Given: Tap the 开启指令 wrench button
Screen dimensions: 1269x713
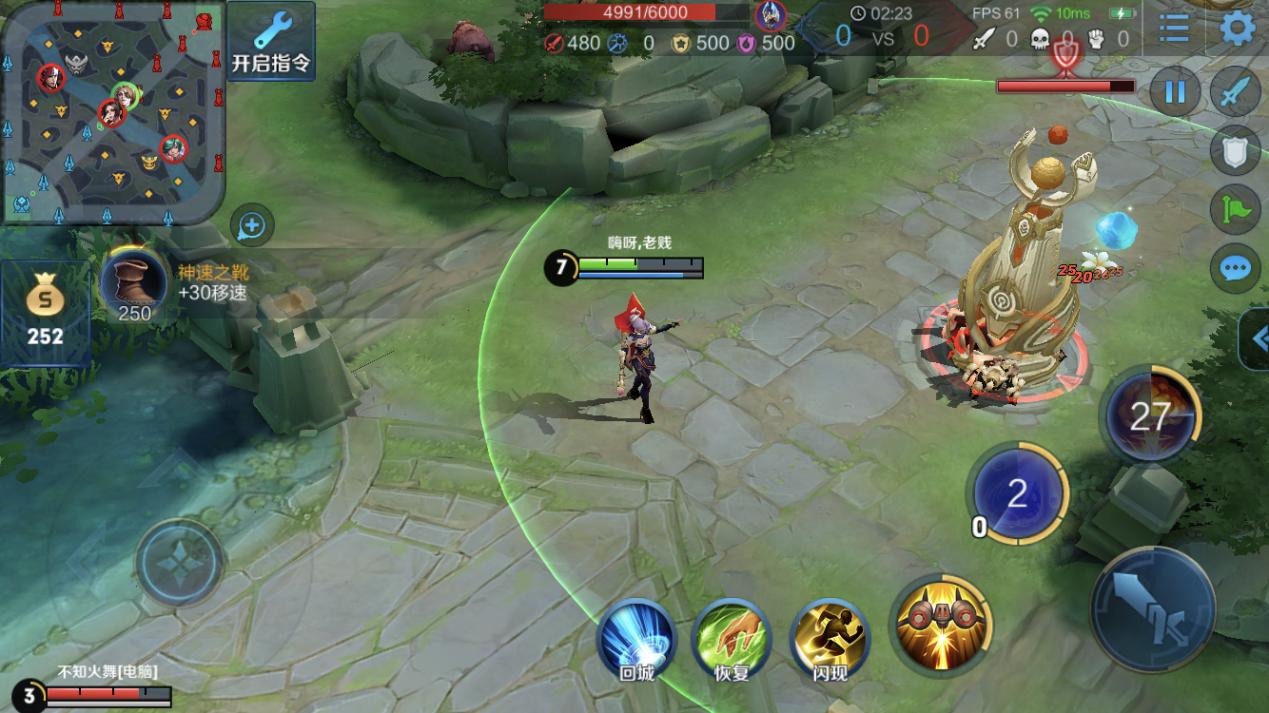Looking at the screenshot, I should (271, 41).
